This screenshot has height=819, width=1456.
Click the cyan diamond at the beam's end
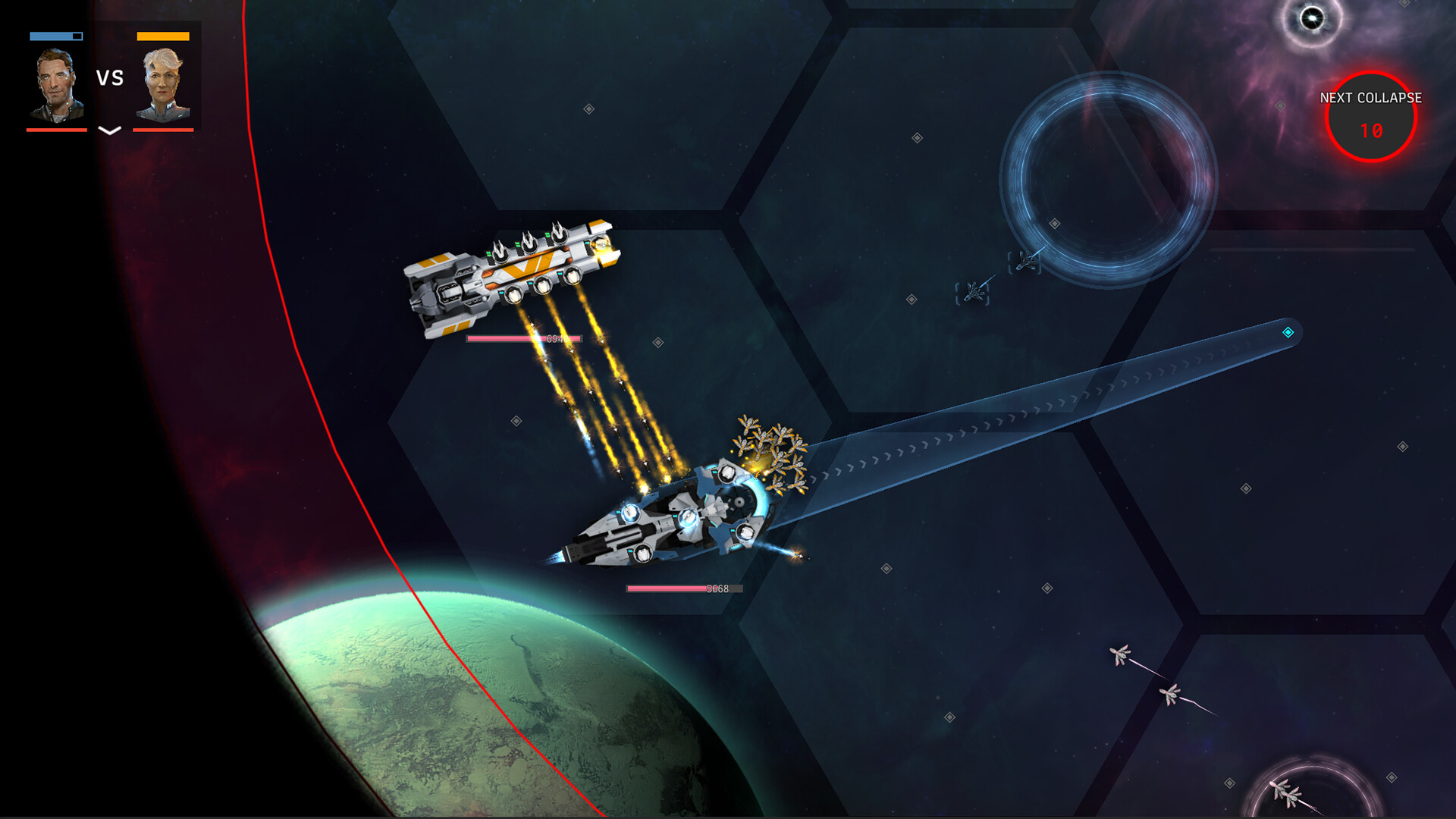(1287, 331)
